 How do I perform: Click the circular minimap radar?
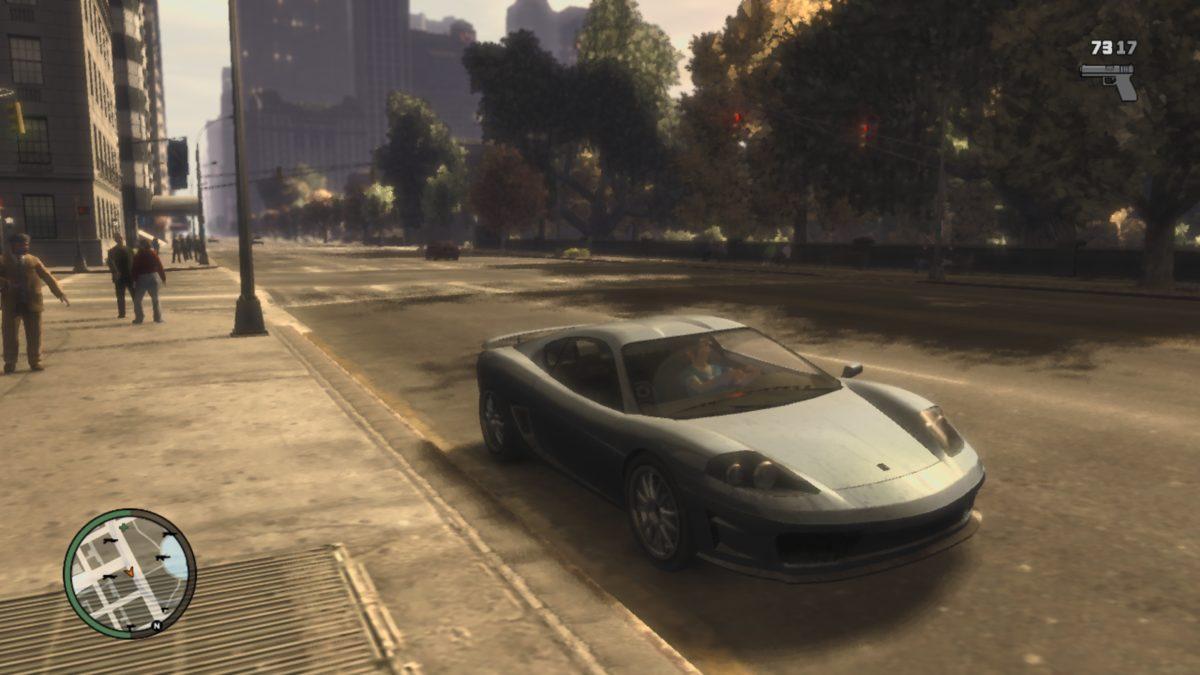[130, 574]
